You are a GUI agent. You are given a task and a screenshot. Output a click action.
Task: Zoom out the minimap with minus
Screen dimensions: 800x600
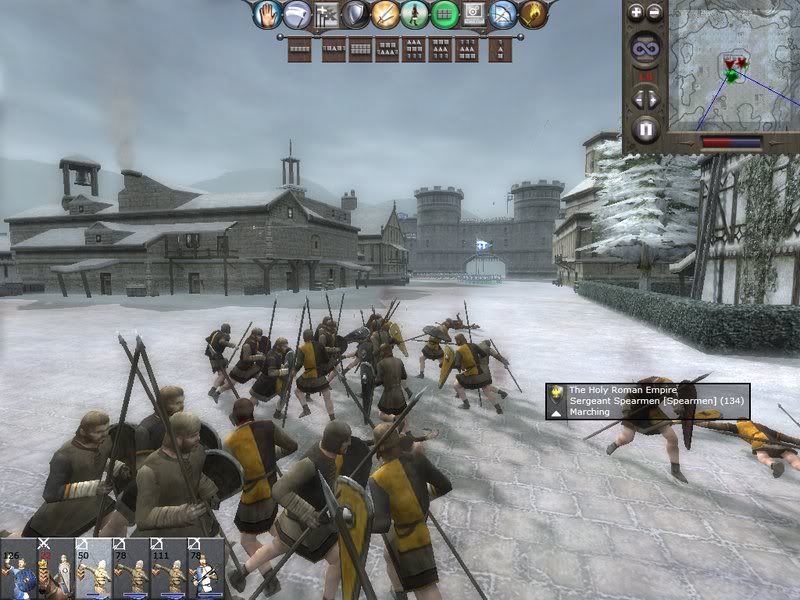tap(655, 13)
